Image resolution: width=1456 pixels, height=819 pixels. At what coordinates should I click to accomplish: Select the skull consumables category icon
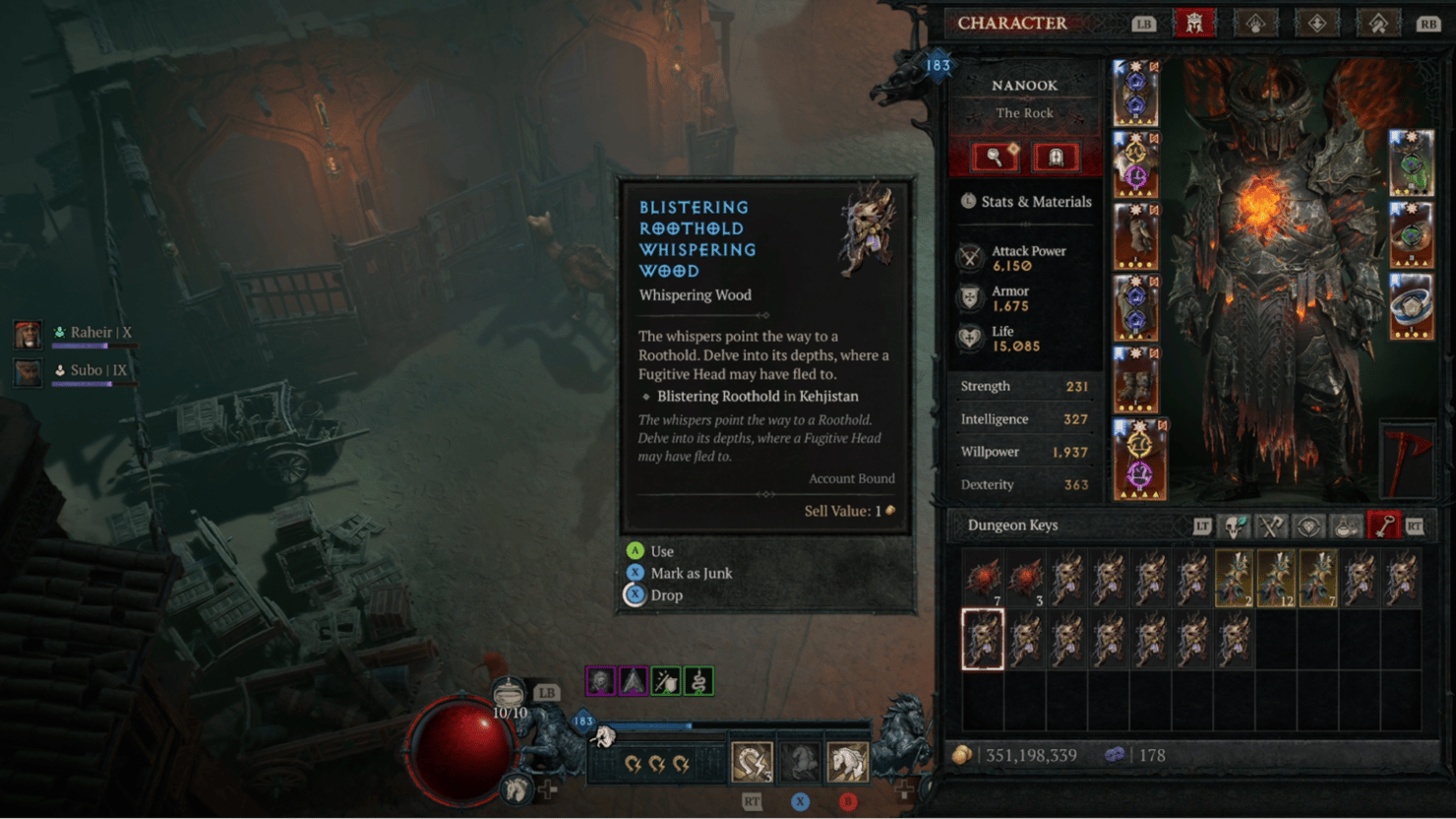pos(1235,525)
